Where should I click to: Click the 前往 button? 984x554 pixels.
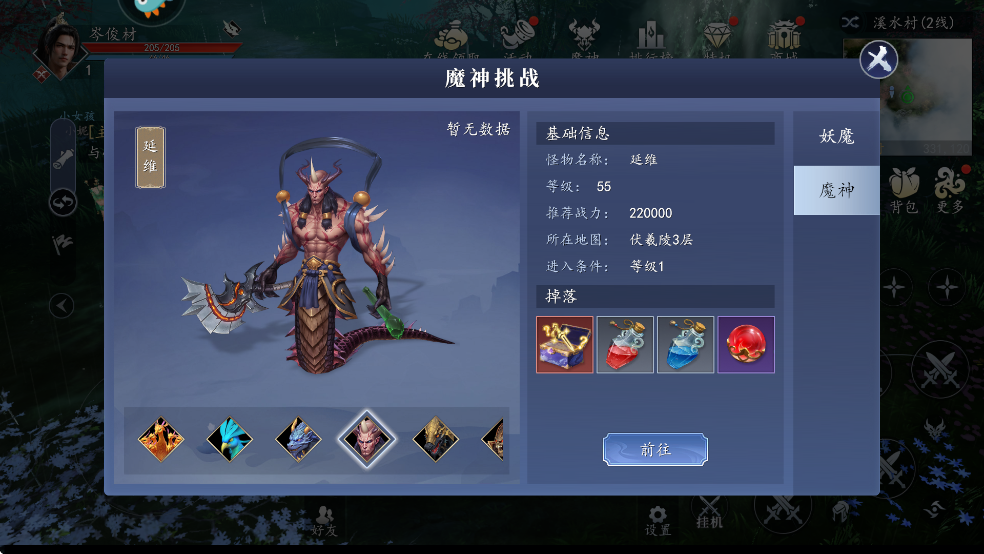pyautogui.click(x=655, y=450)
